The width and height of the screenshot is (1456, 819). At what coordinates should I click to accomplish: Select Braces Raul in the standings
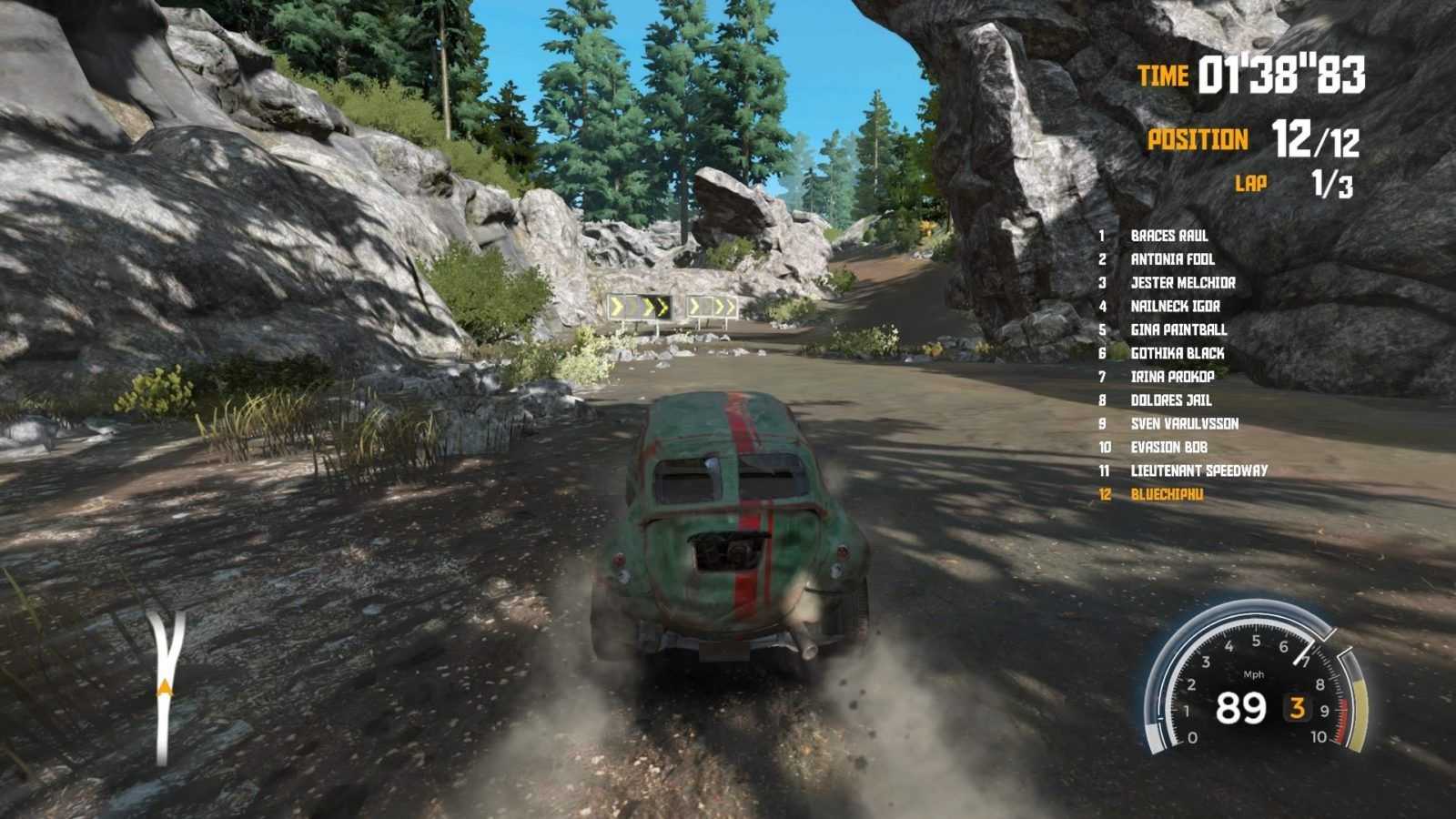pos(1168,236)
